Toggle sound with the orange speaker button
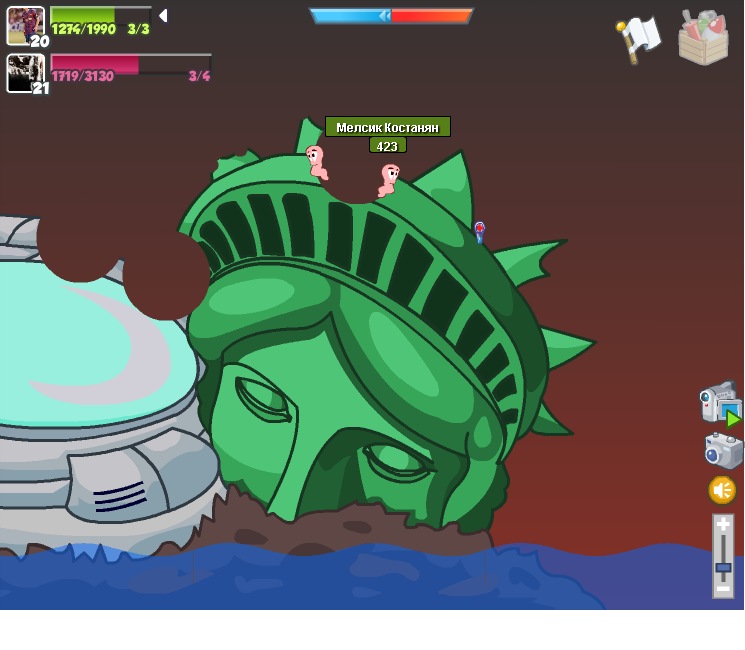 coord(722,490)
